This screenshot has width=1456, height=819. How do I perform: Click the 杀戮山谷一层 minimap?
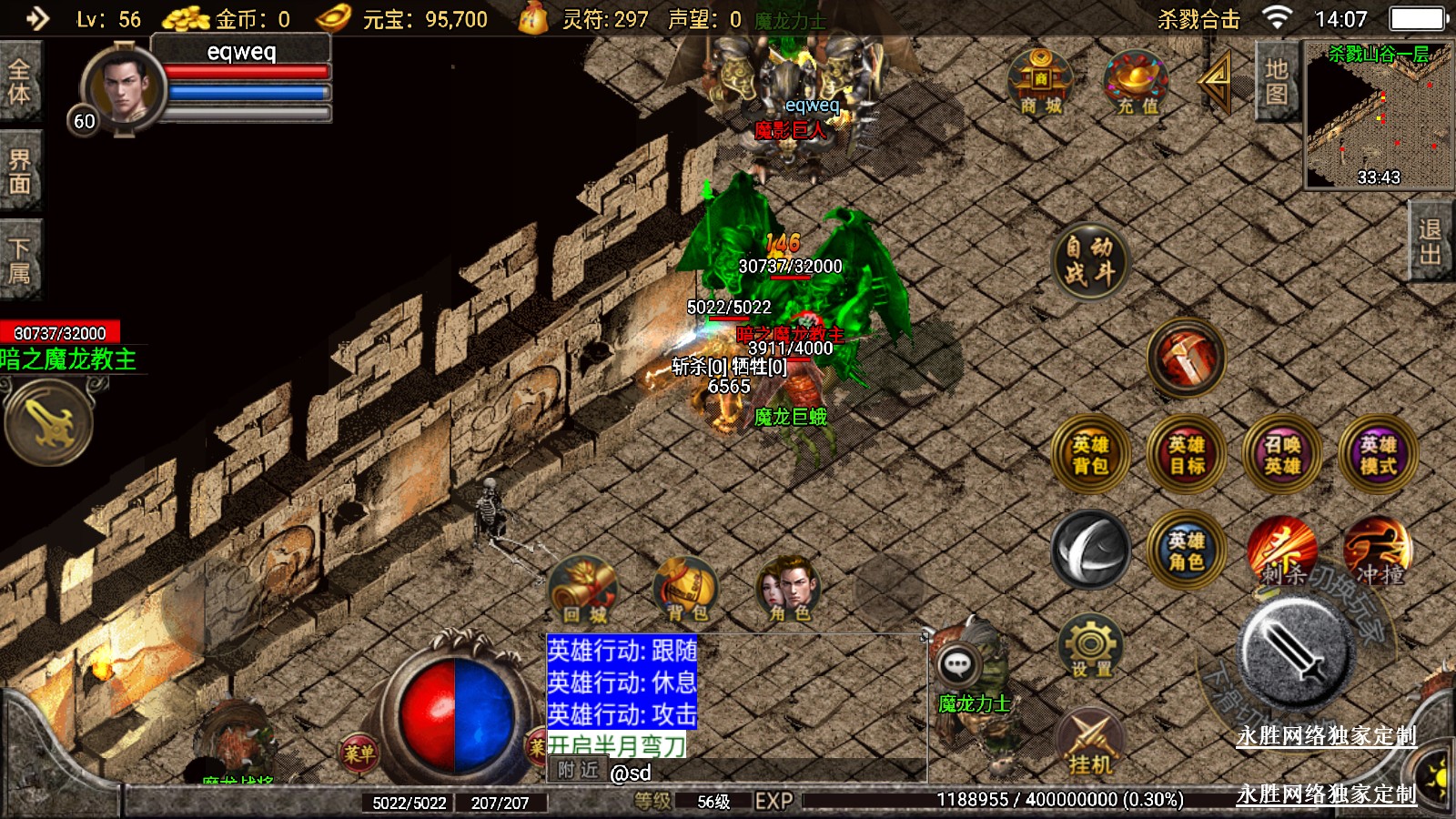1379,116
